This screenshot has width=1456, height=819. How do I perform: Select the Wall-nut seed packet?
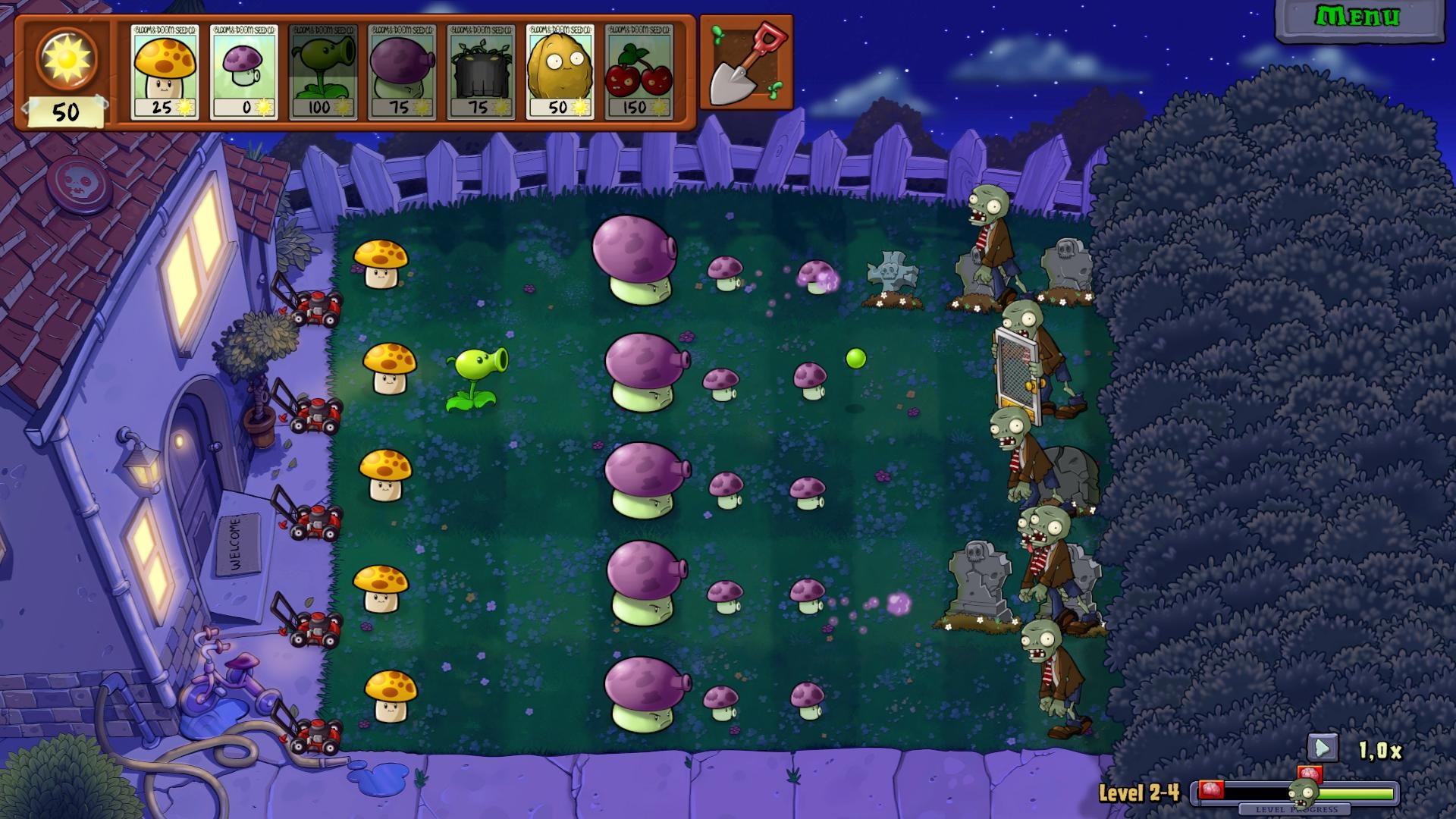click(x=560, y=72)
